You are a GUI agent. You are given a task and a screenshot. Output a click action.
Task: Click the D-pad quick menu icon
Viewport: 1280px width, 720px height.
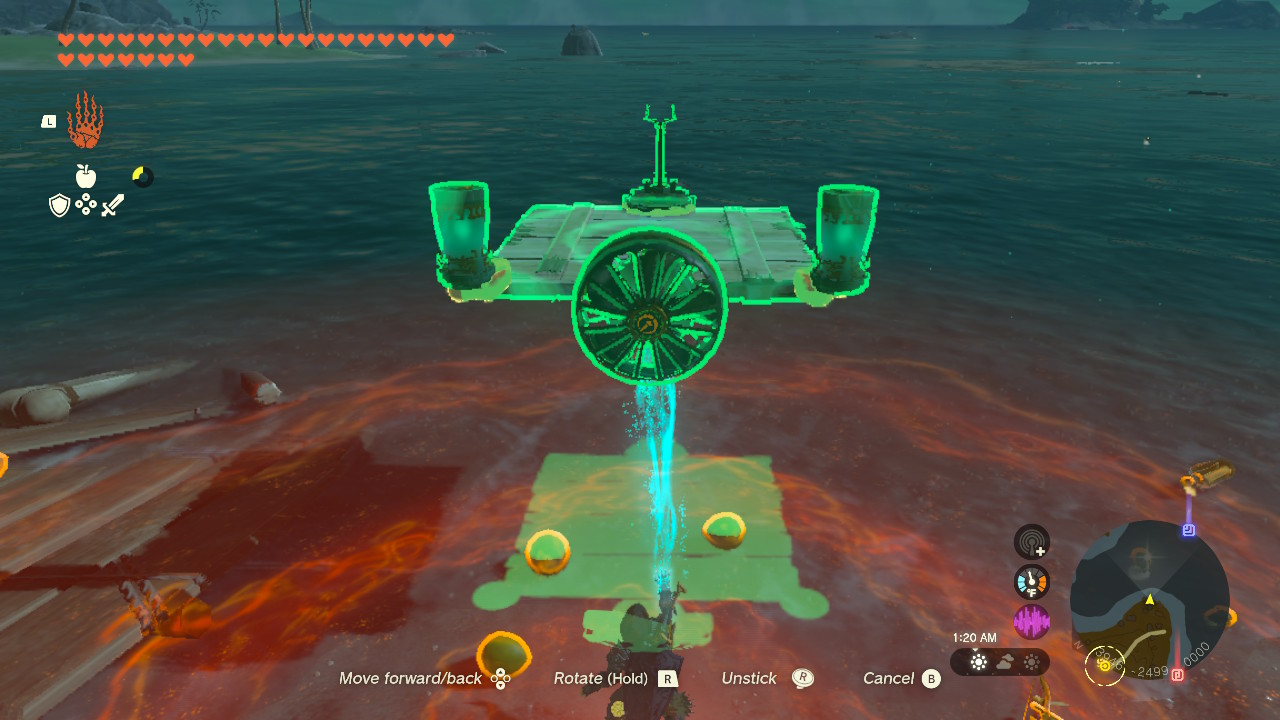tap(87, 206)
